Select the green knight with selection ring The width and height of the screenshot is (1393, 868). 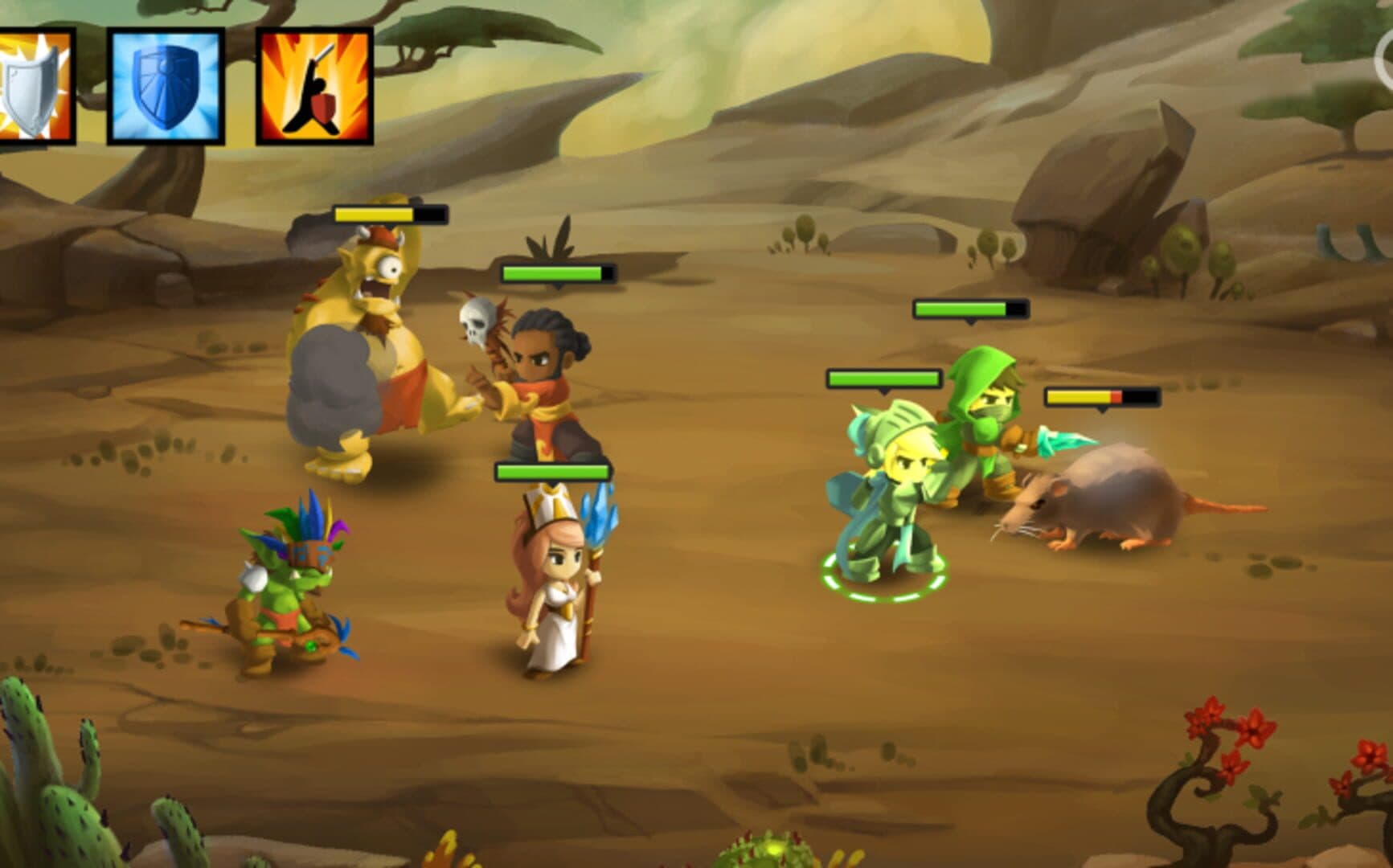pos(884,494)
